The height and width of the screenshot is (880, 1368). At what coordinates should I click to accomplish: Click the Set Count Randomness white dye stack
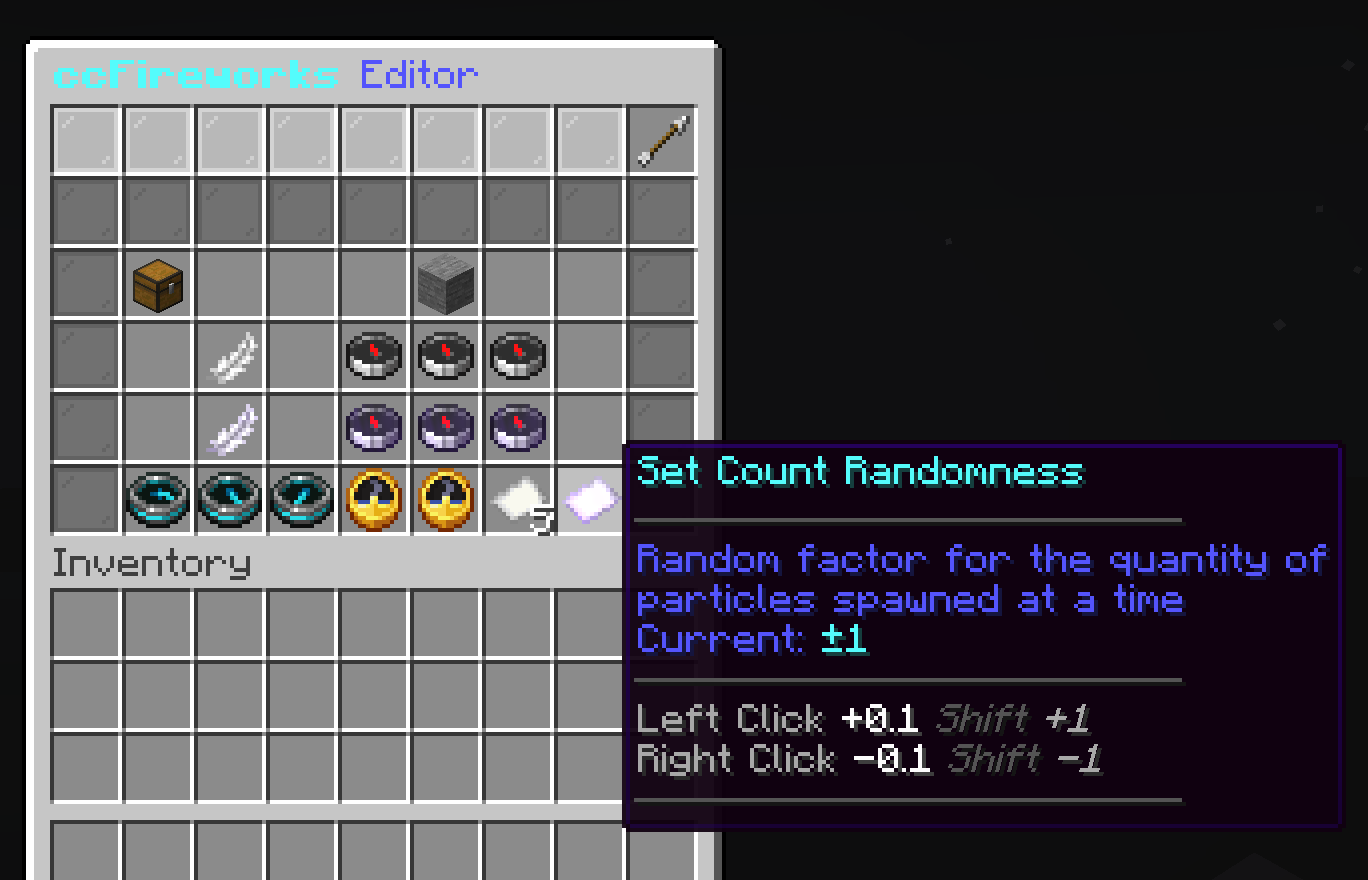click(517, 500)
